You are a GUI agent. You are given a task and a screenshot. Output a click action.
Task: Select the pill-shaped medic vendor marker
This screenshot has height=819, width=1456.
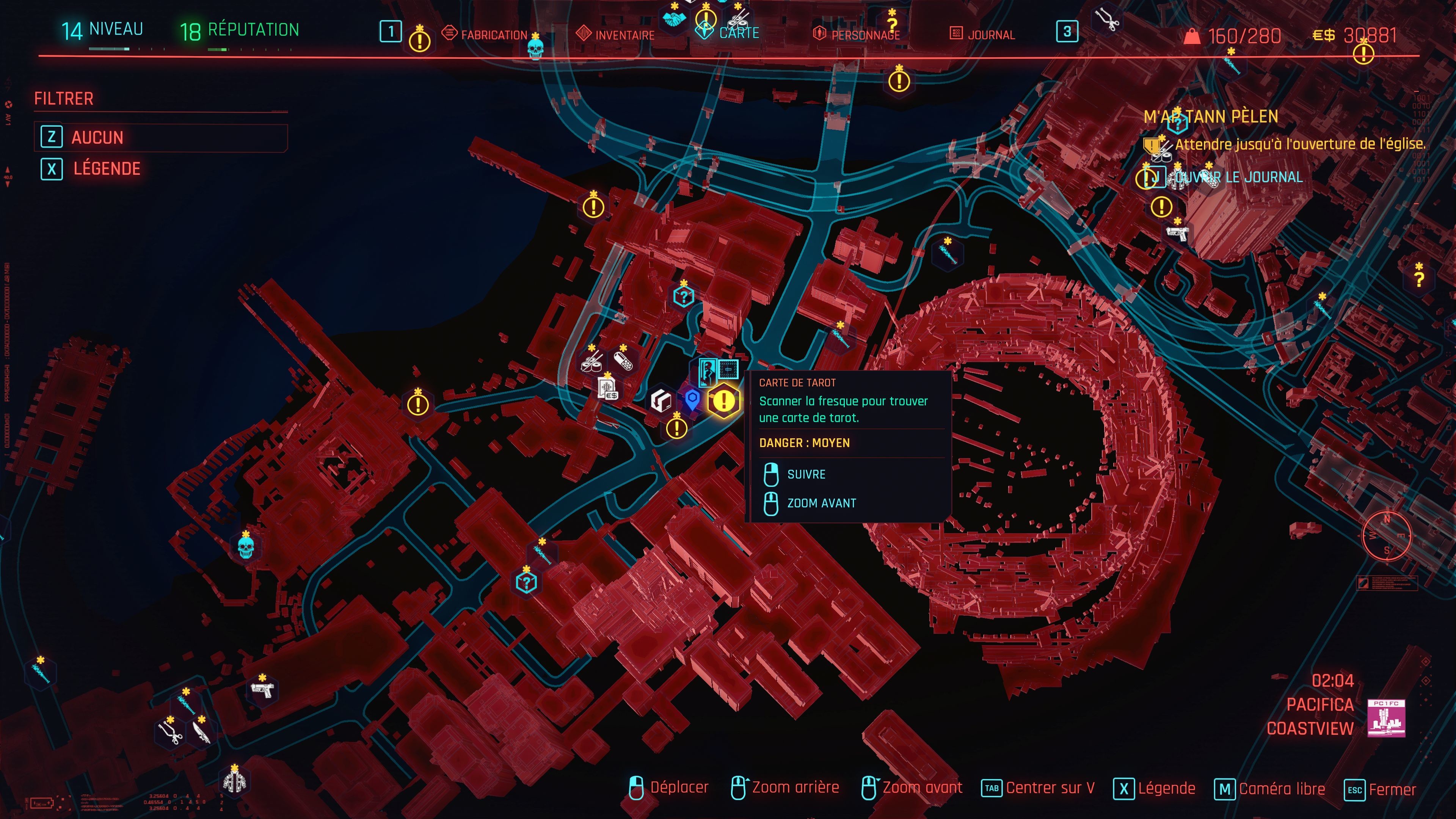click(x=623, y=361)
